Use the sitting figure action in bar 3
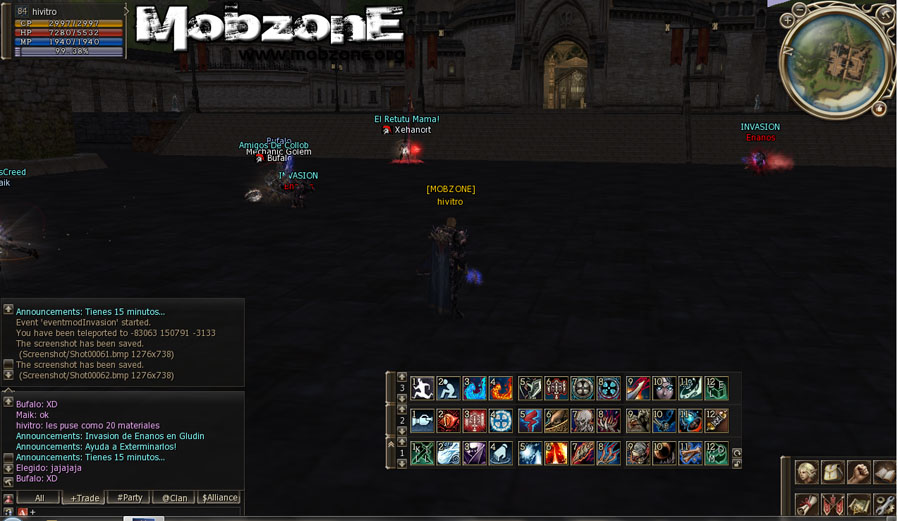The width and height of the screenshot is (900, 521). click(x=449, y=388)
